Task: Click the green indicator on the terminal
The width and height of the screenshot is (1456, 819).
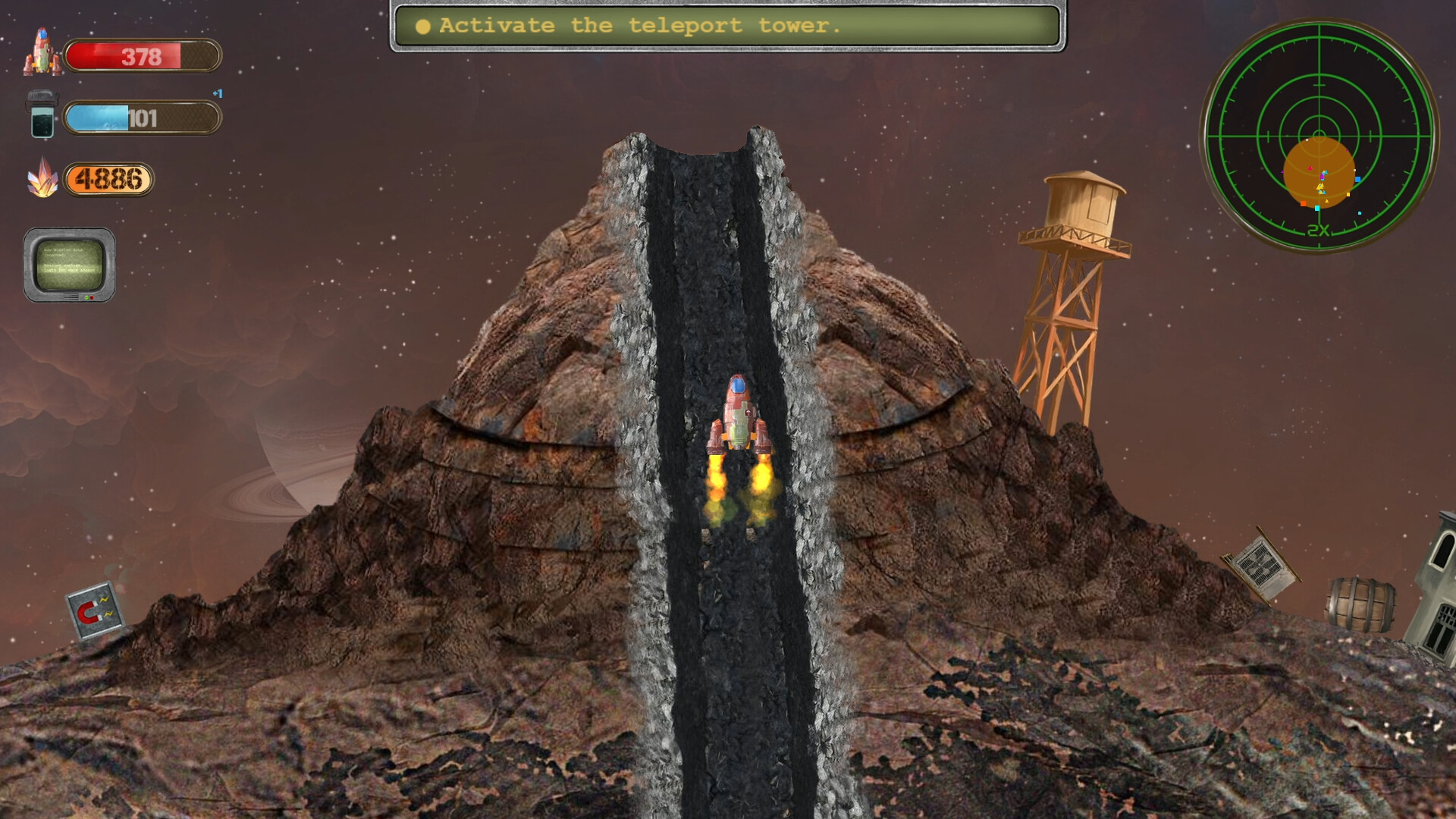Action: click(86, 297)
